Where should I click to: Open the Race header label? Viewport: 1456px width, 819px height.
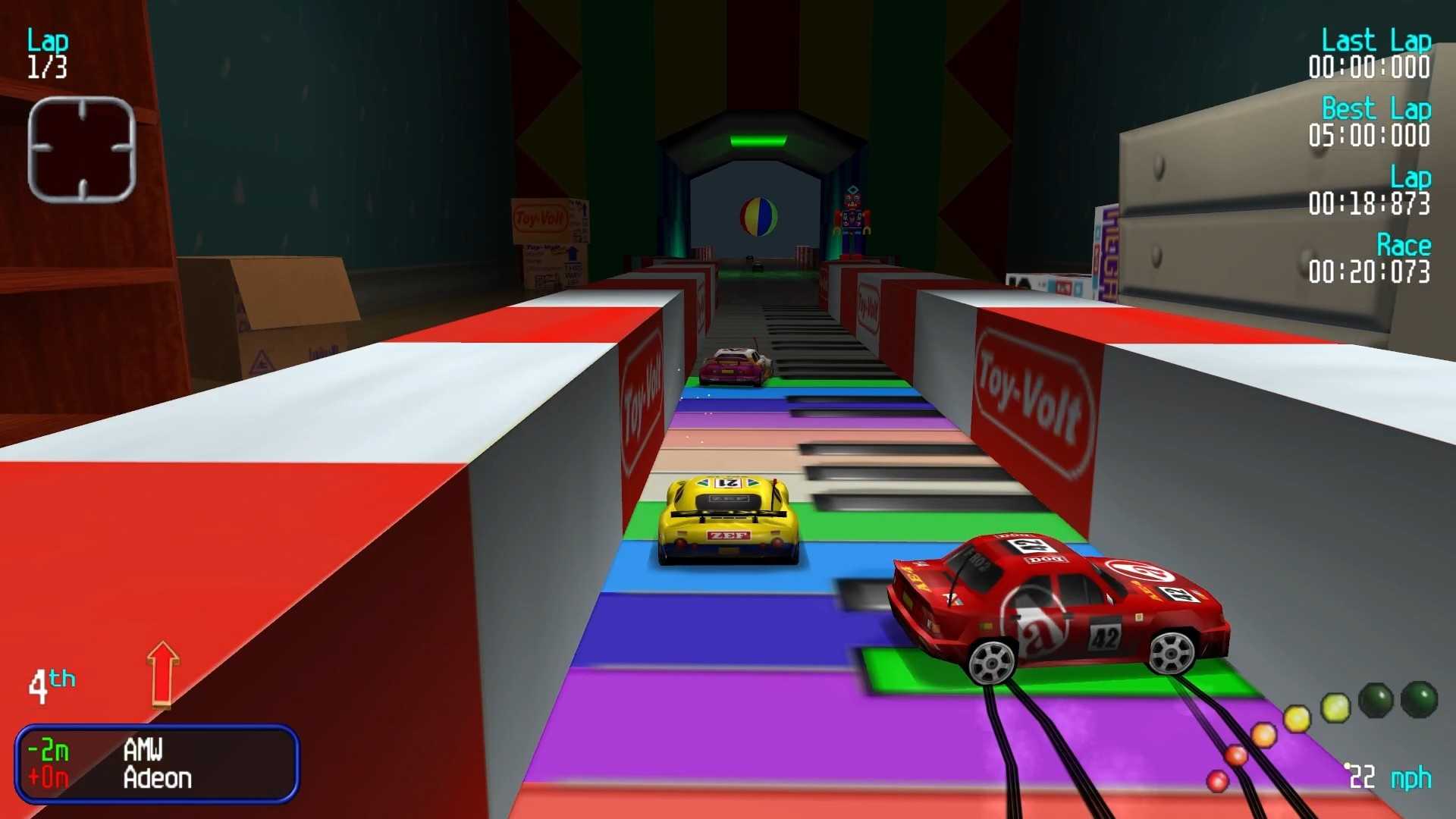click(1404, 244)
